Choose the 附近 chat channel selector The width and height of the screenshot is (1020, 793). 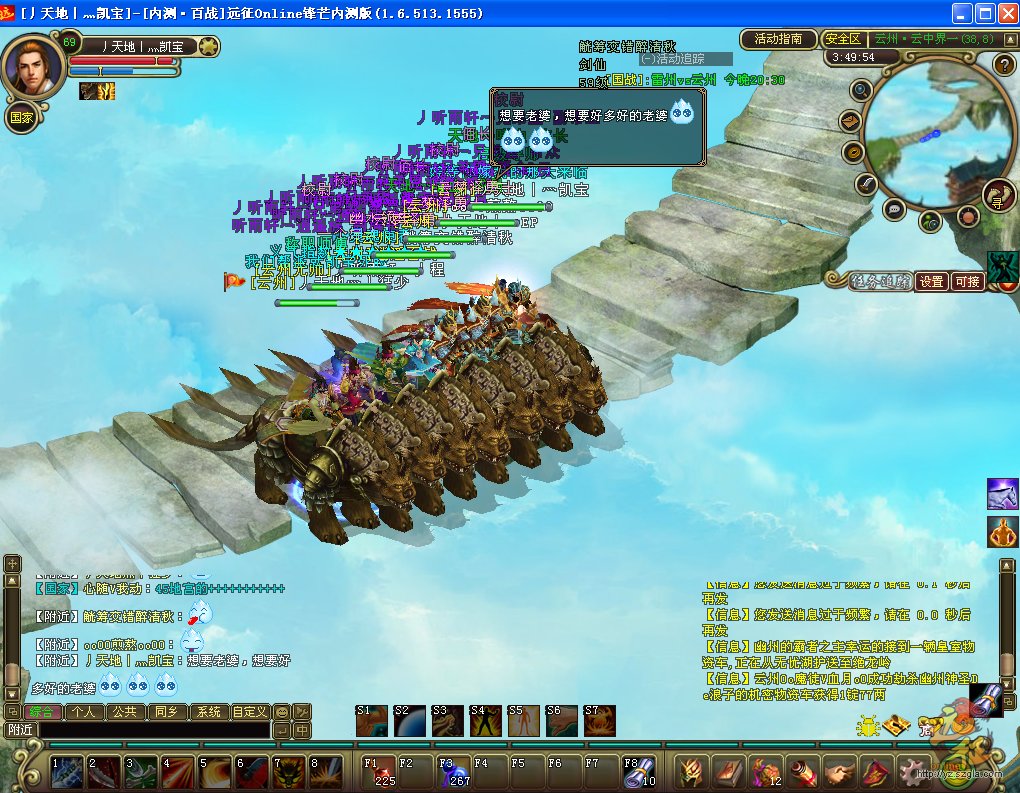tap(20, 730)
